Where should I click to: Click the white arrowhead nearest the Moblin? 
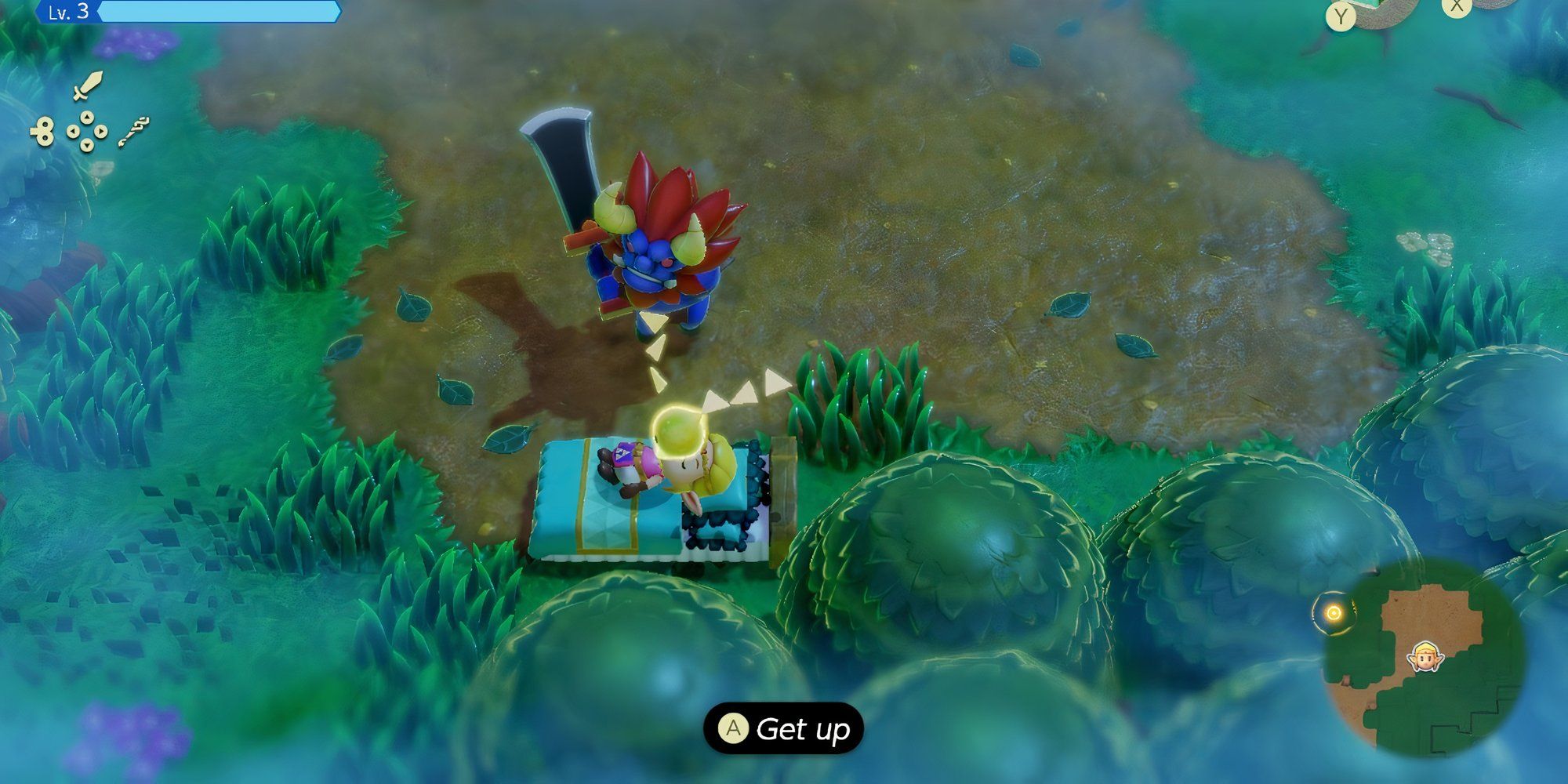tap(651, 321)
